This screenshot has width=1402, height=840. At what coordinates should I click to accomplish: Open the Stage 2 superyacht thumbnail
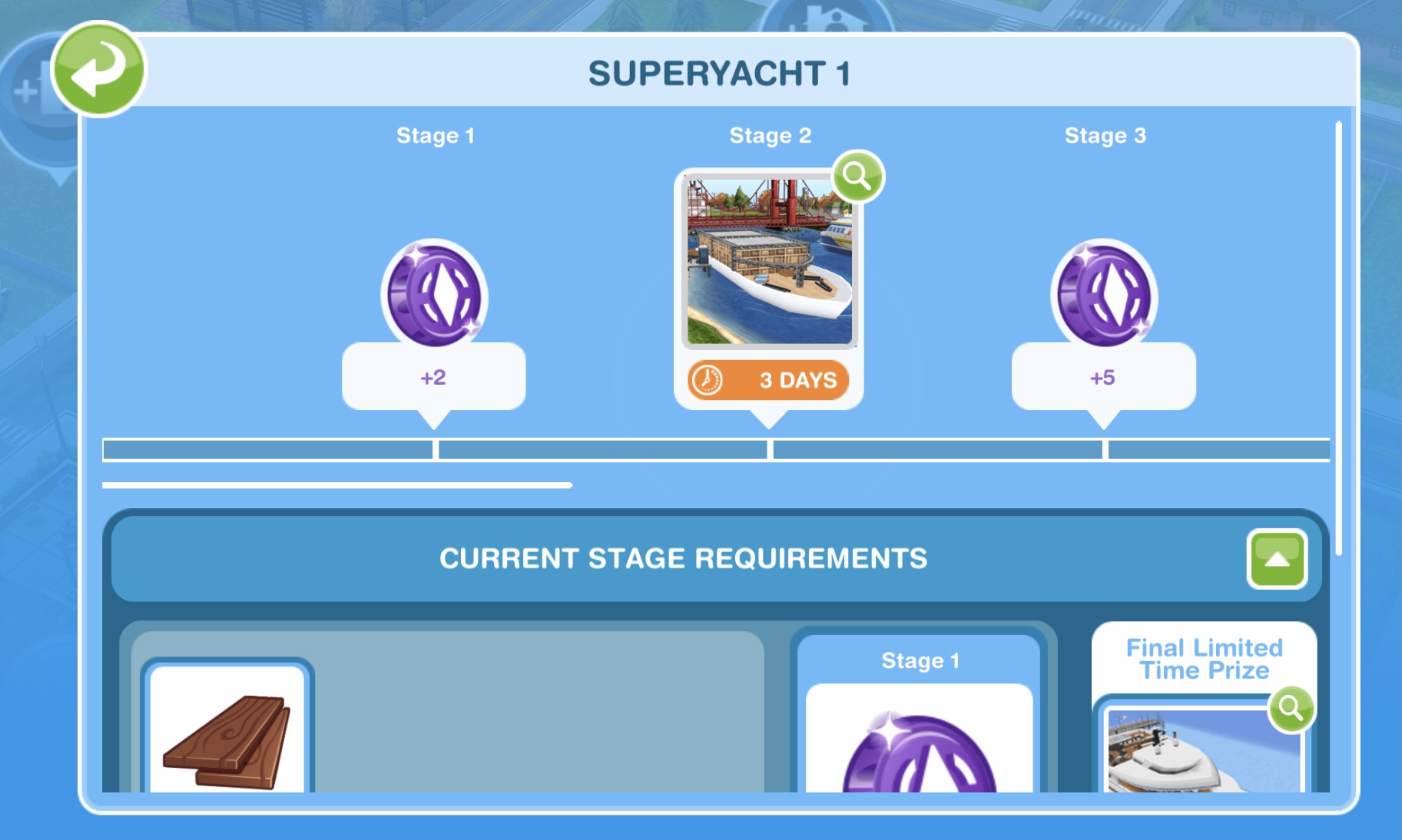point(769,262)
